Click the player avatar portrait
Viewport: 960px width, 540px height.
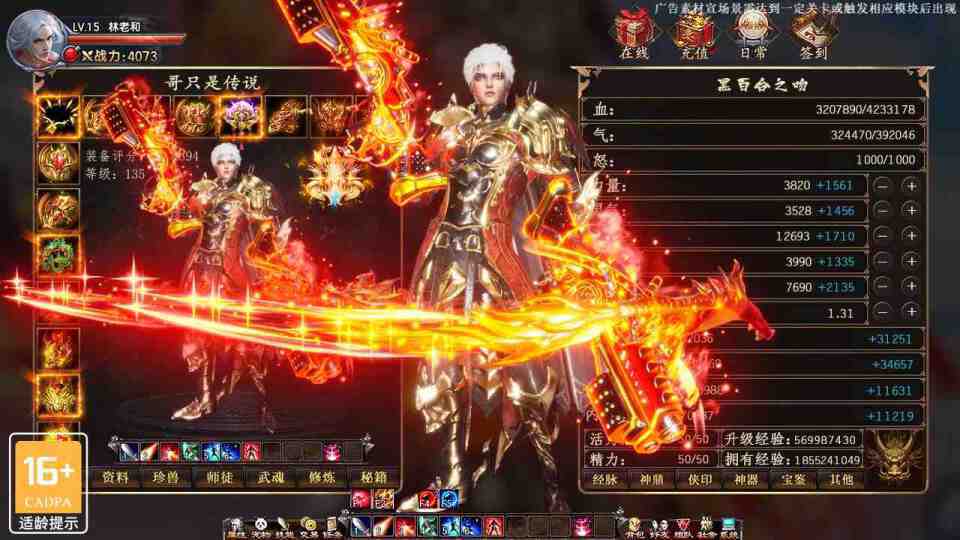point(34,38)
